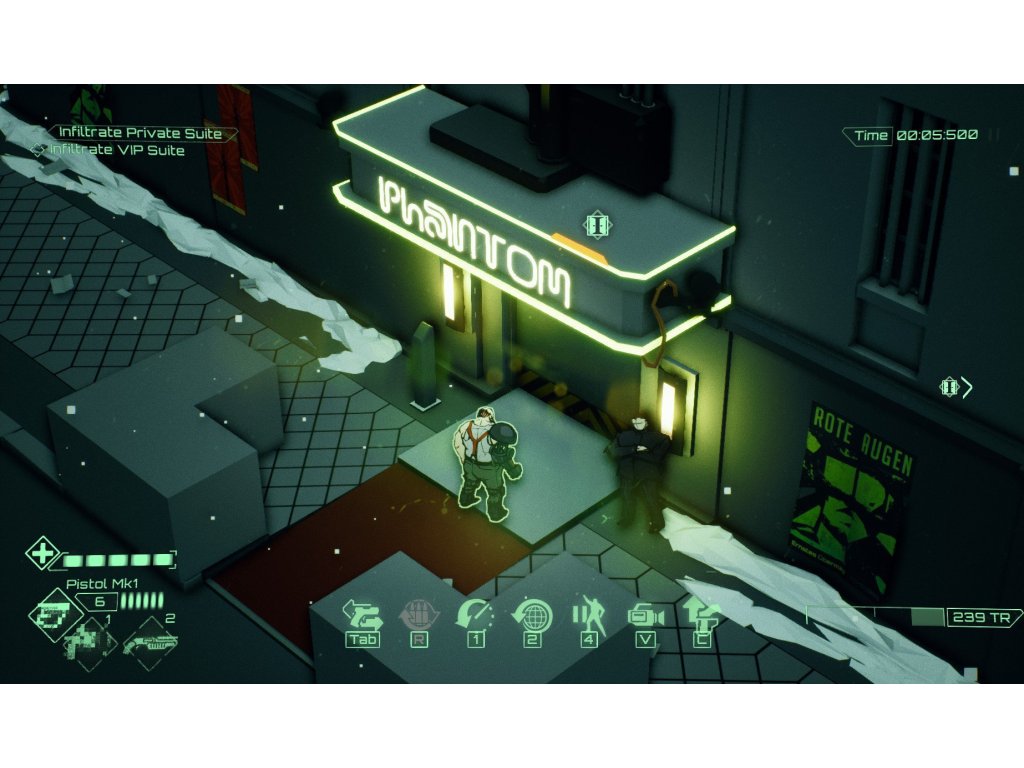The height and width of the screenshot is (768, 1024).
Task: Click the medical cross health icon
Action: click(42, 553)
